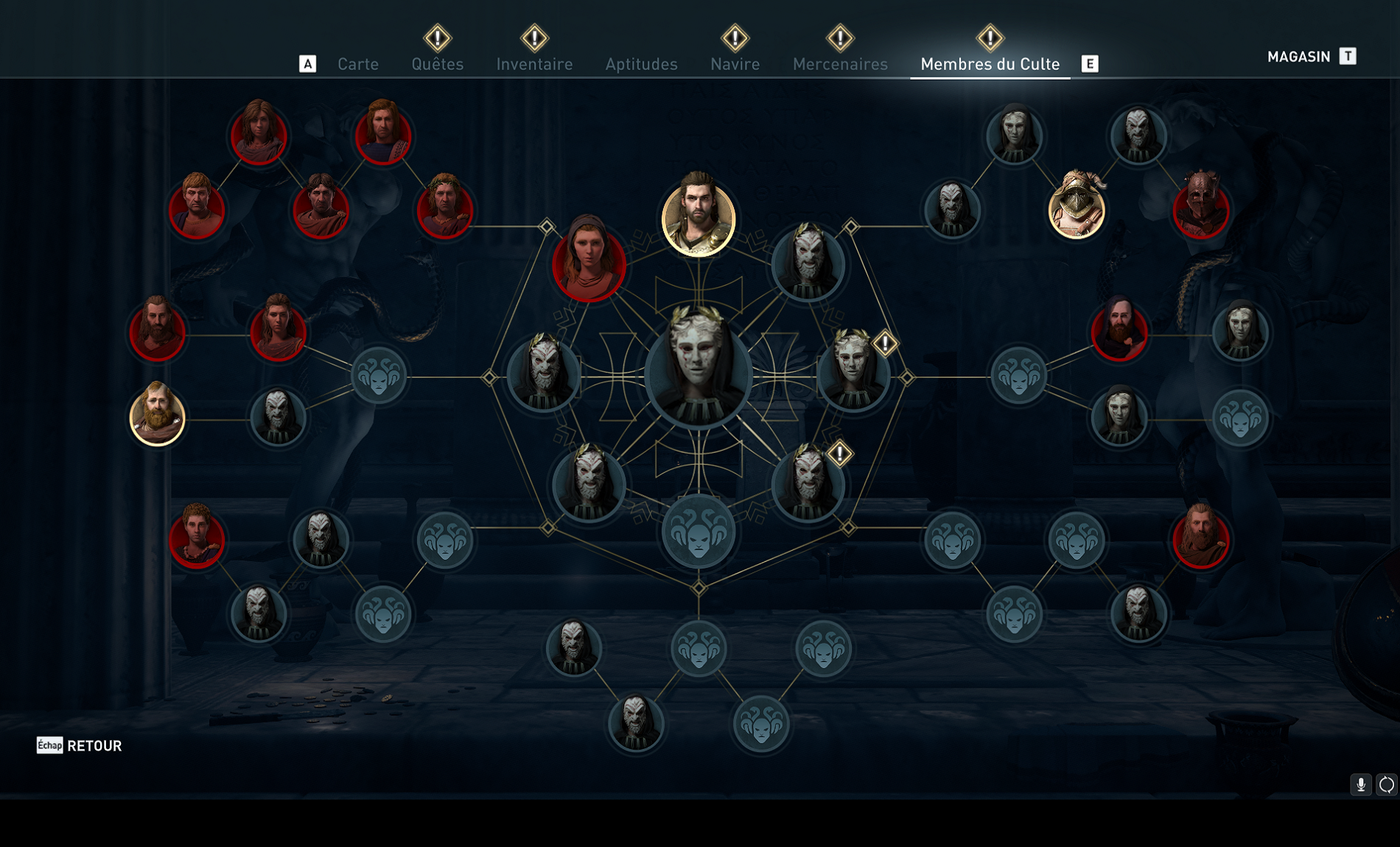Switch to the Carte tab
The image size is (1400, 847).
[358, 64]
